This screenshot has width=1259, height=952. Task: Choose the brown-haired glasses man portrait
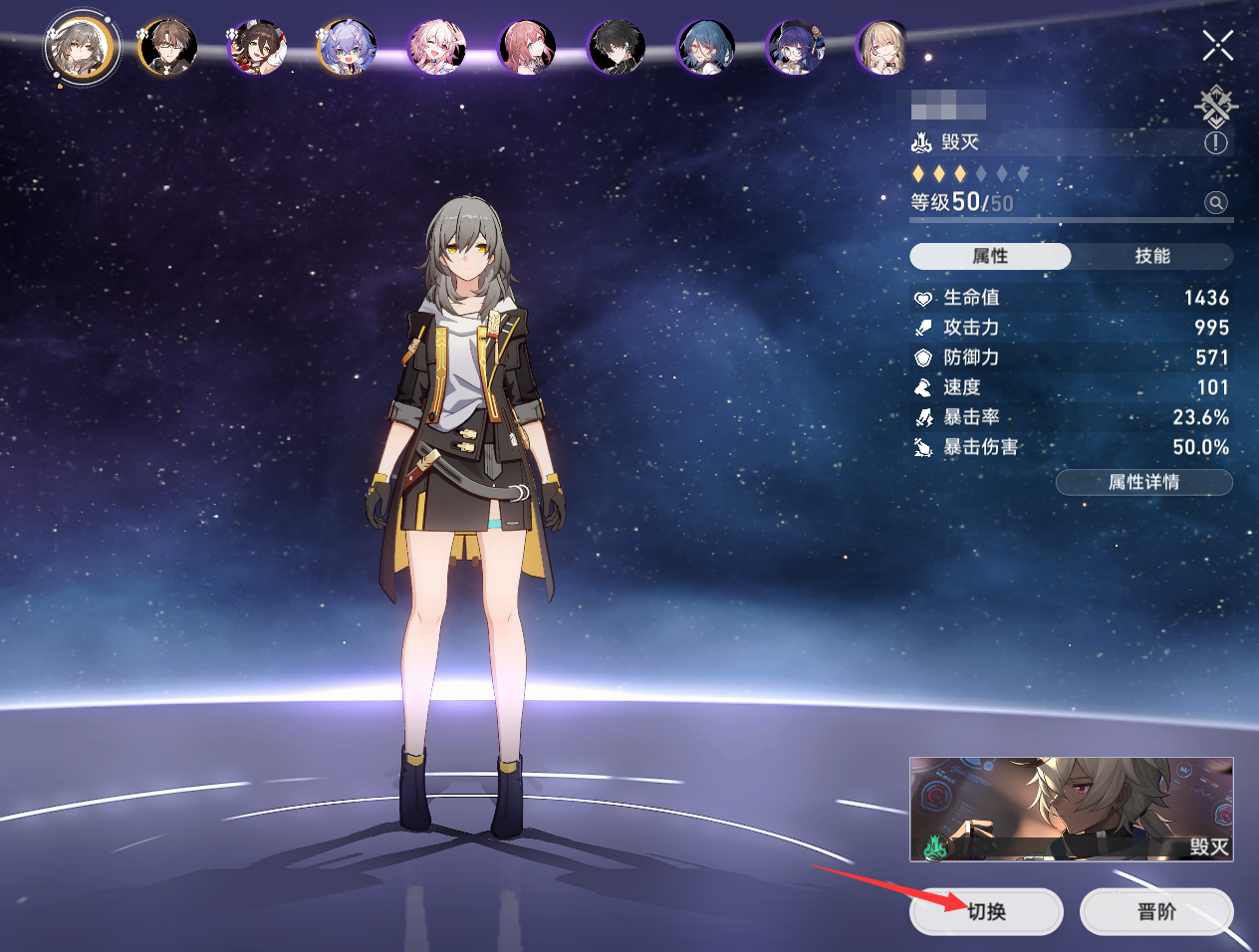coord(168,47)
